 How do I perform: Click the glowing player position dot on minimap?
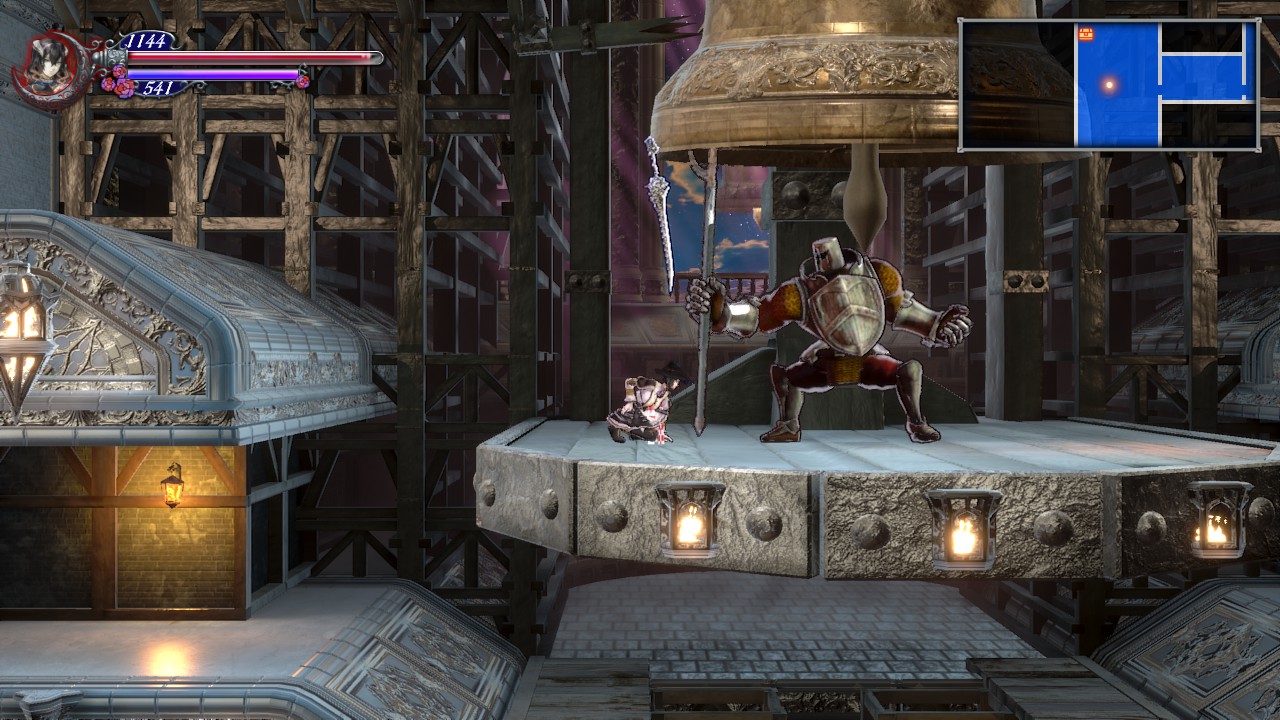click(1108, 85)
